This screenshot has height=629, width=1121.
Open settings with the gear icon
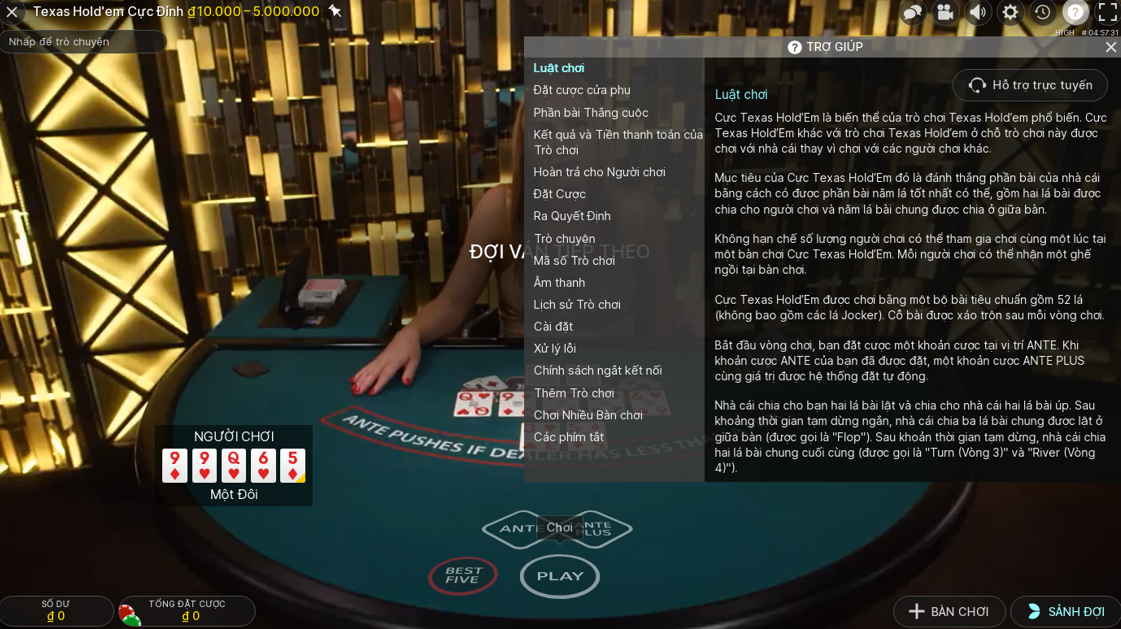coord(1010,12)
